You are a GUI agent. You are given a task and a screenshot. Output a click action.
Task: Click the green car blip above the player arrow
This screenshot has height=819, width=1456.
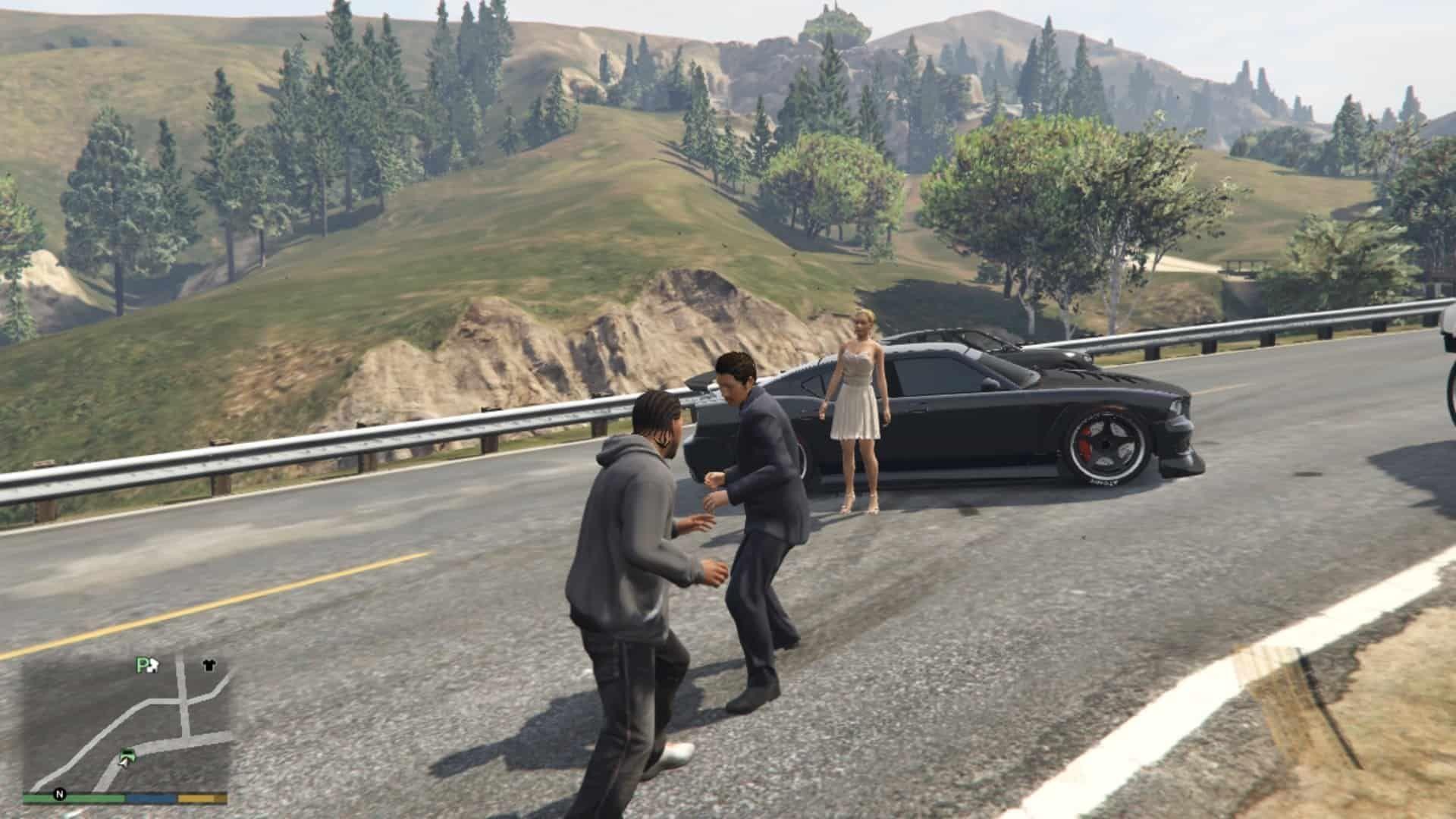(x=127, y=754)
